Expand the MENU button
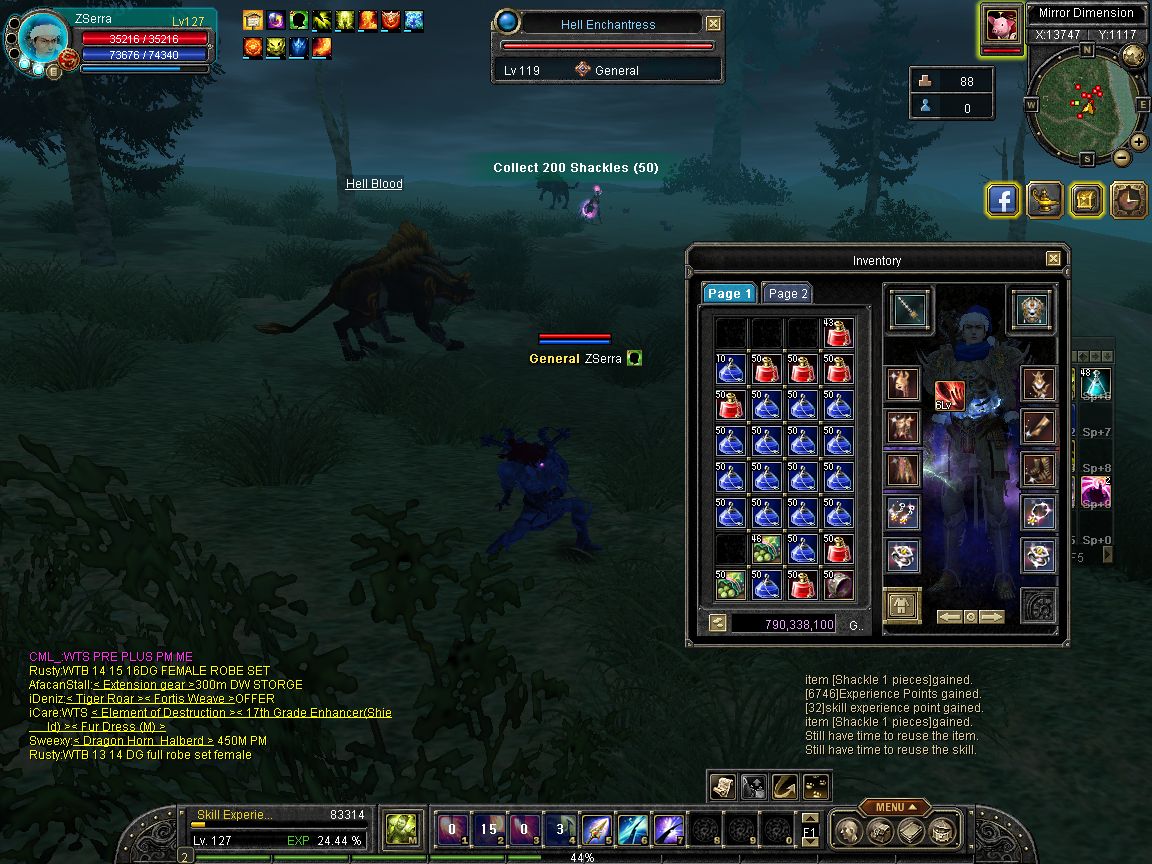The width and height of the screenshot is (1152, 864). coord(889,807)
